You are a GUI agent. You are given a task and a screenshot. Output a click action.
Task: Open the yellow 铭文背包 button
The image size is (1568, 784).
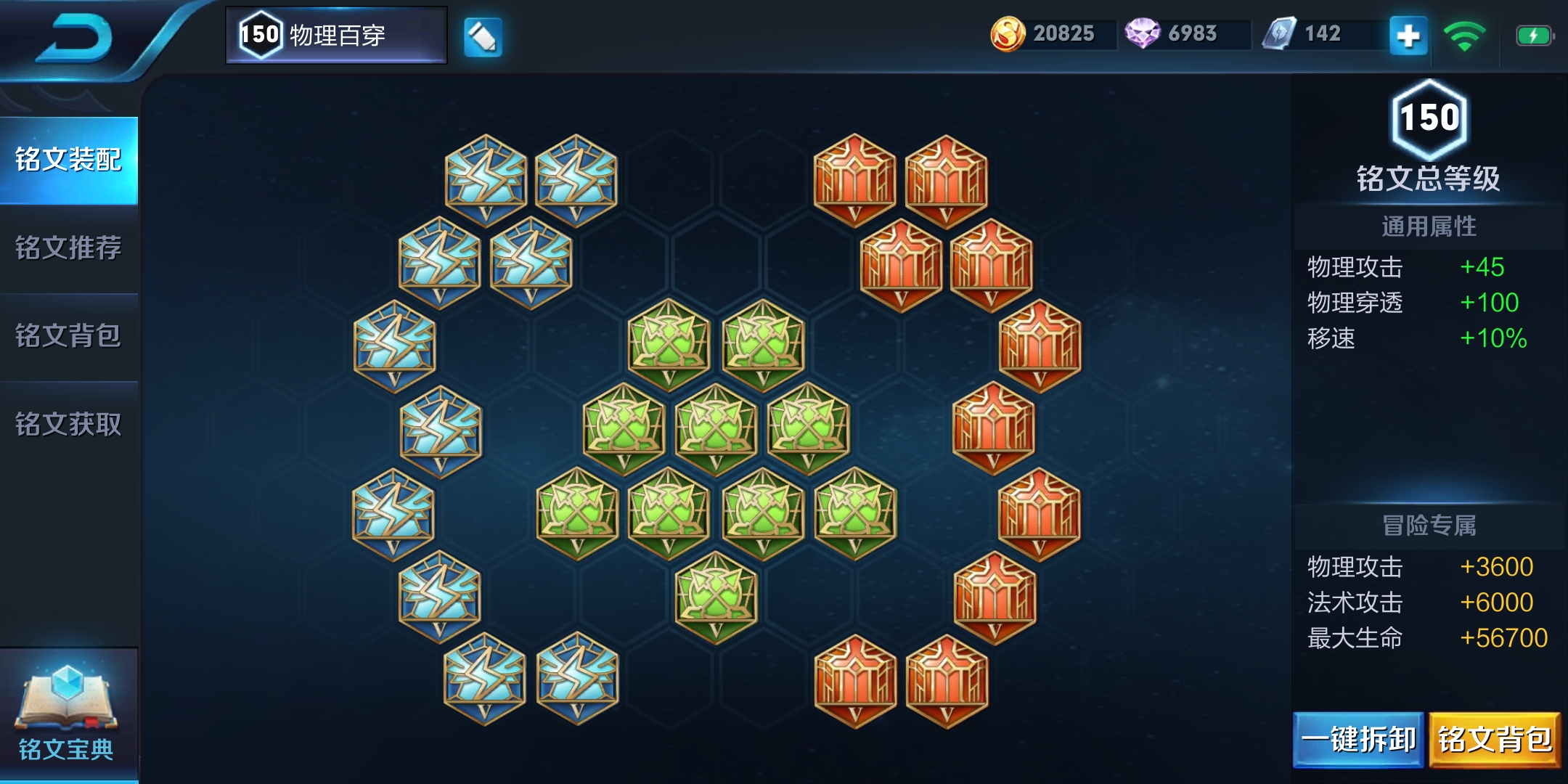(1495, 740)
